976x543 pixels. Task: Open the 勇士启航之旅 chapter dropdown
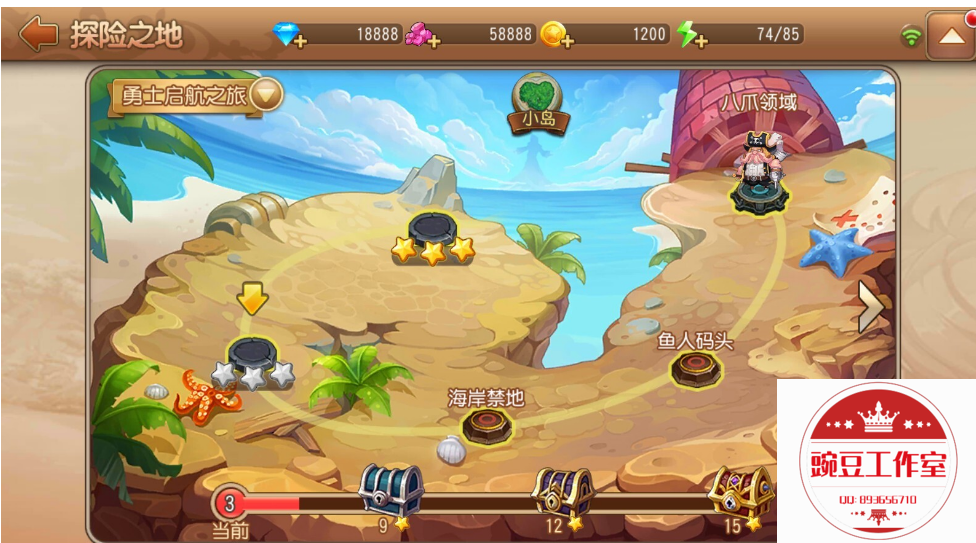[266, 95]
